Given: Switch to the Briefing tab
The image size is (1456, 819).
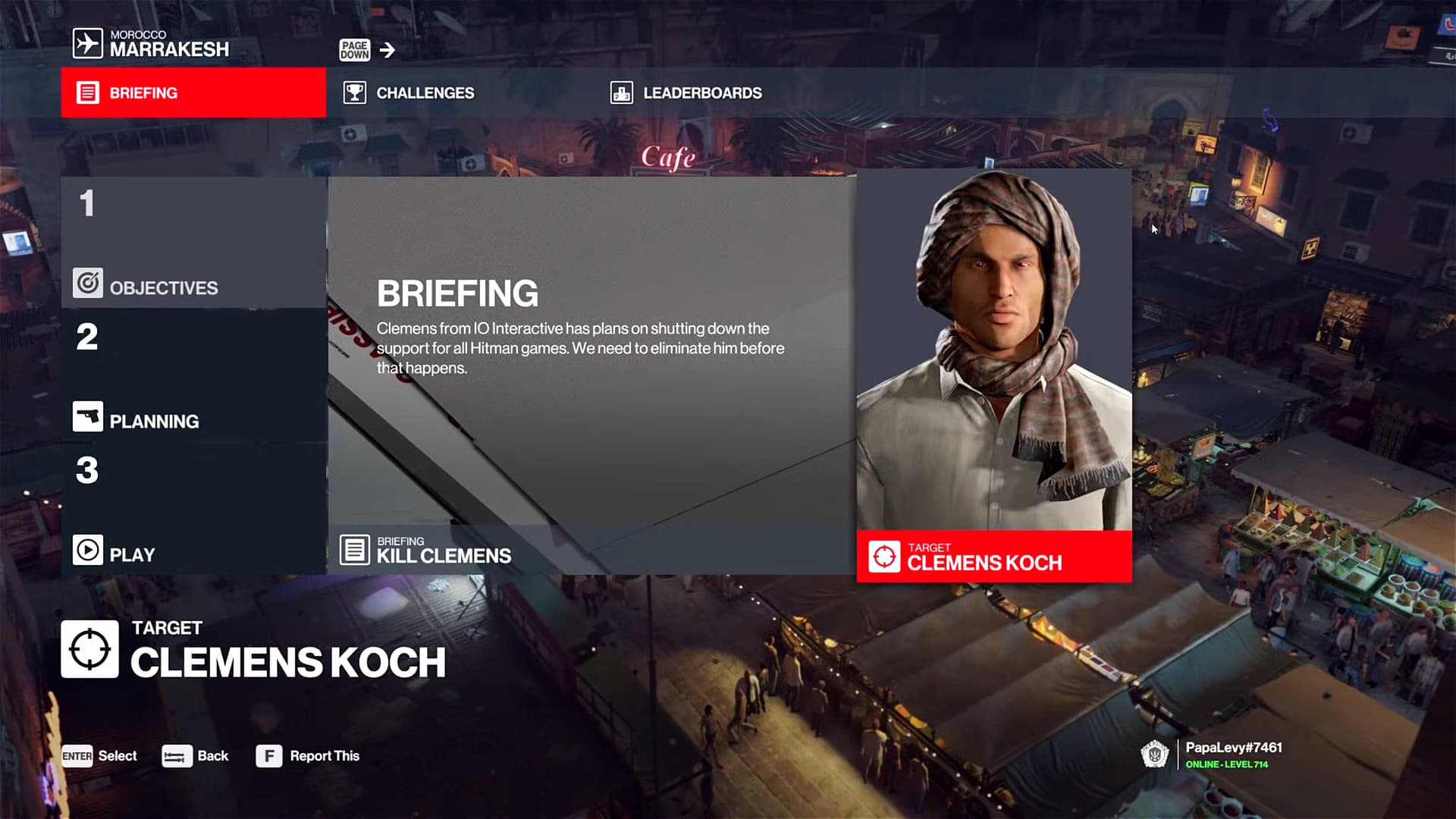Looking at the screenshot, I should [x=193, y=93].
